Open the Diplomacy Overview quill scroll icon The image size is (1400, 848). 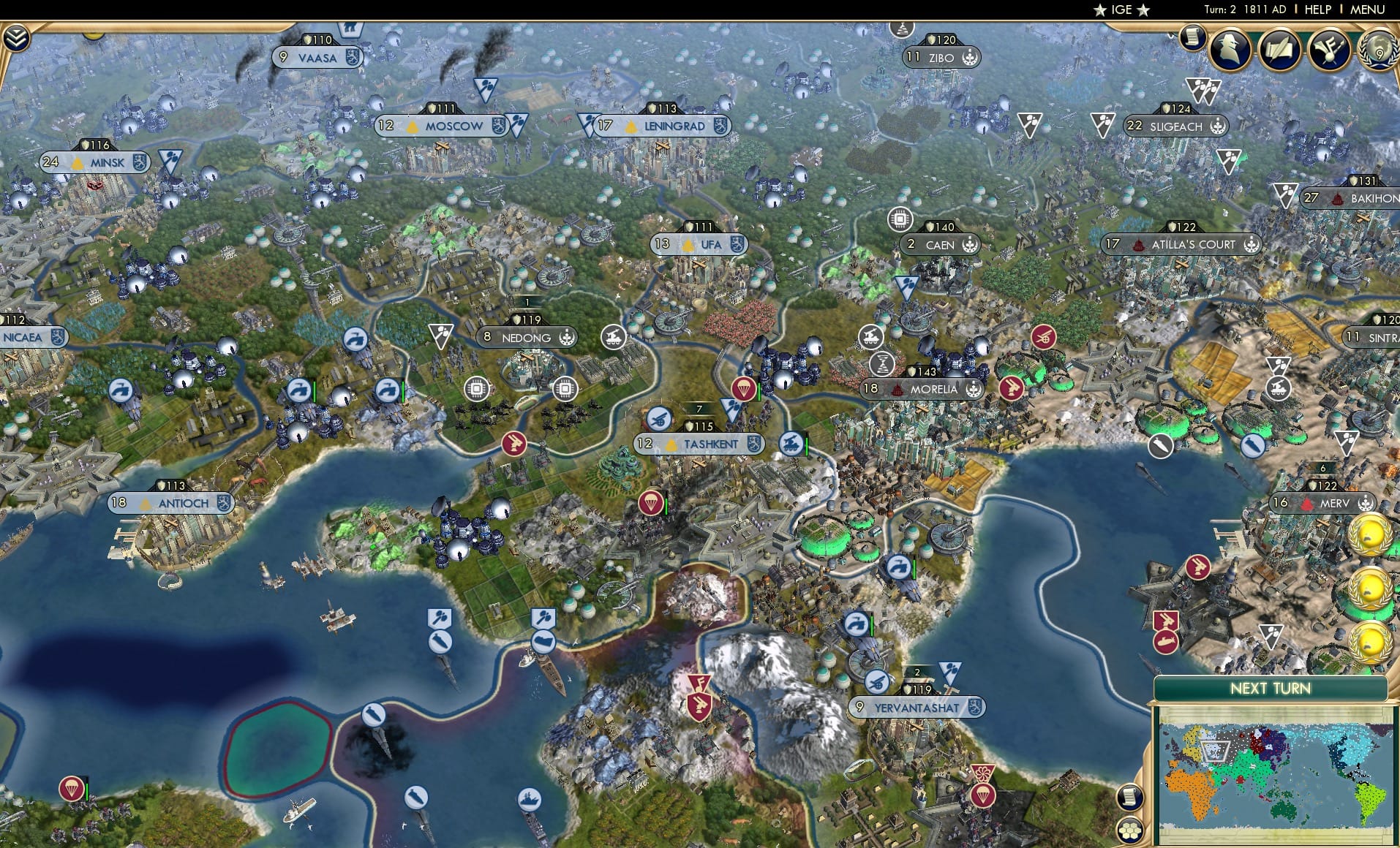pyautogui.click(x=1282, y=50)
